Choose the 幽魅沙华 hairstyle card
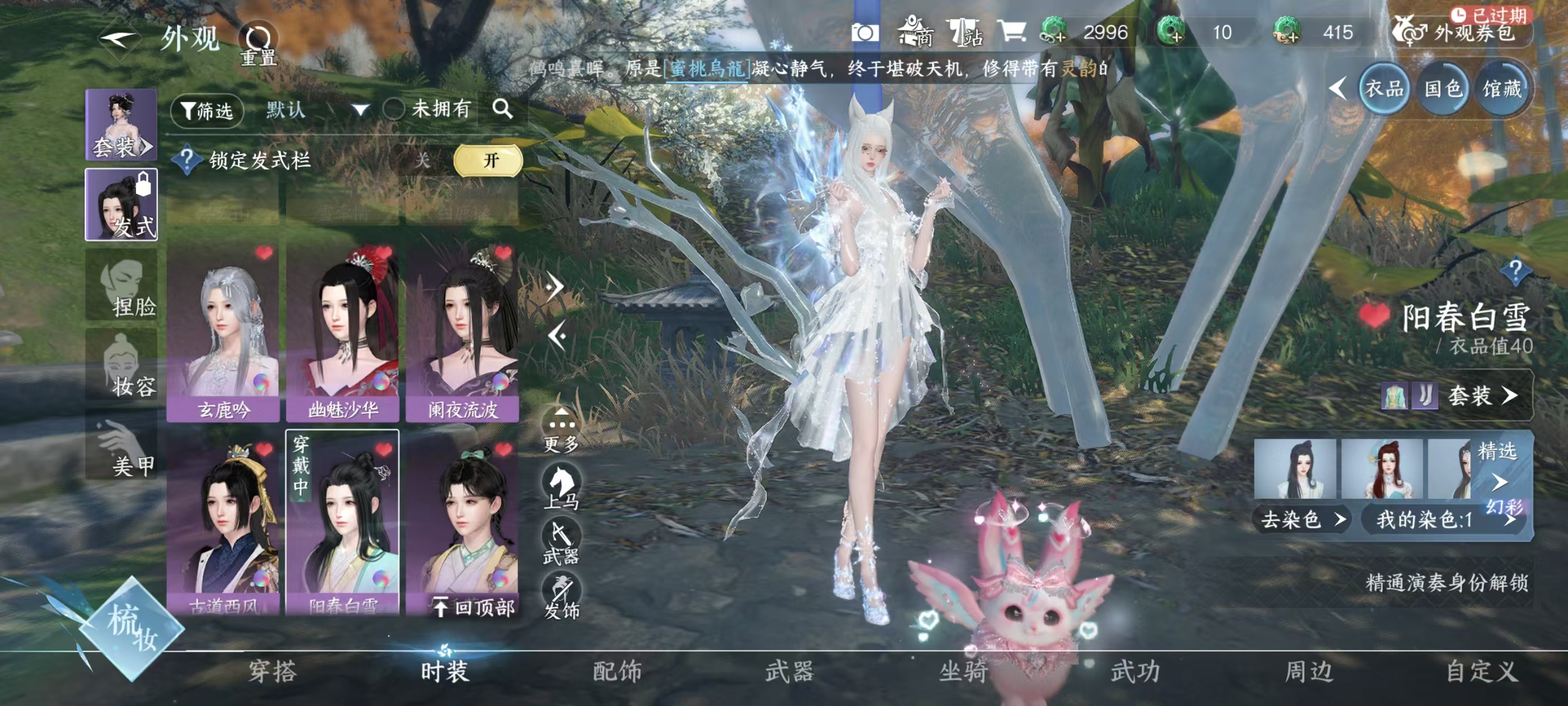The image size is (1568, 706). click(343, 332)
